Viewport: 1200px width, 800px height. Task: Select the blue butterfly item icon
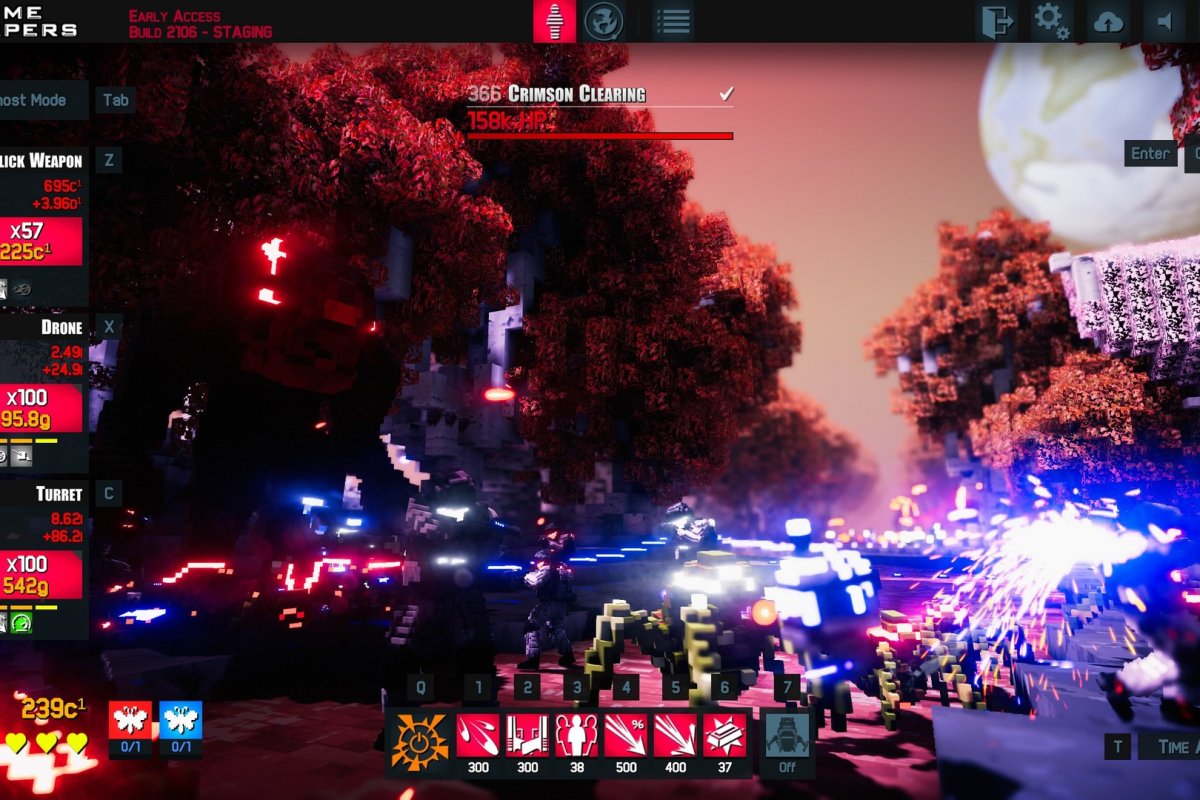click(x=181, y=719)
